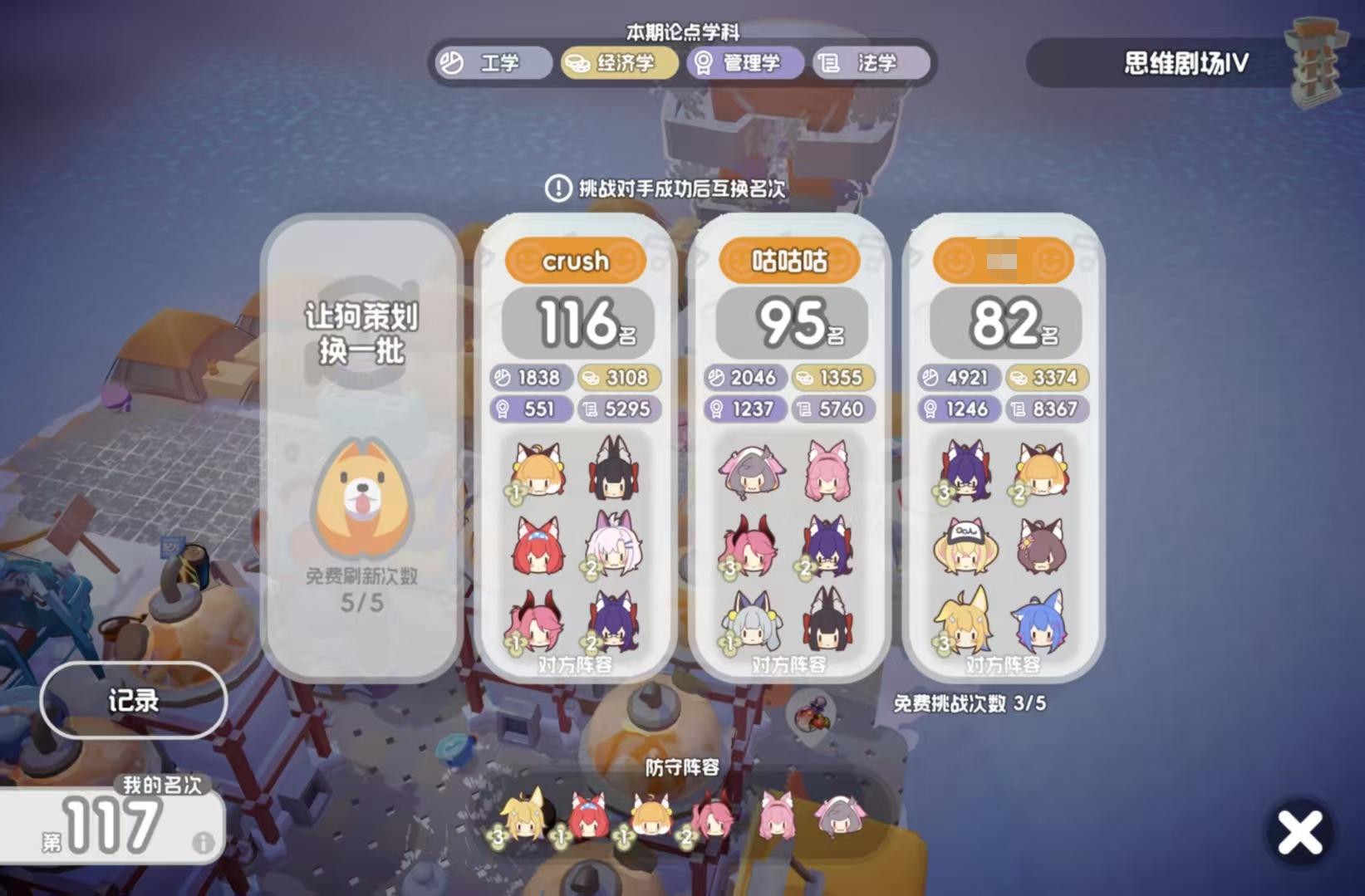Click crush's opponent card to start a challenge
Image resolution: width=1365 pixels, height=896 pixels.
(577, 324)
